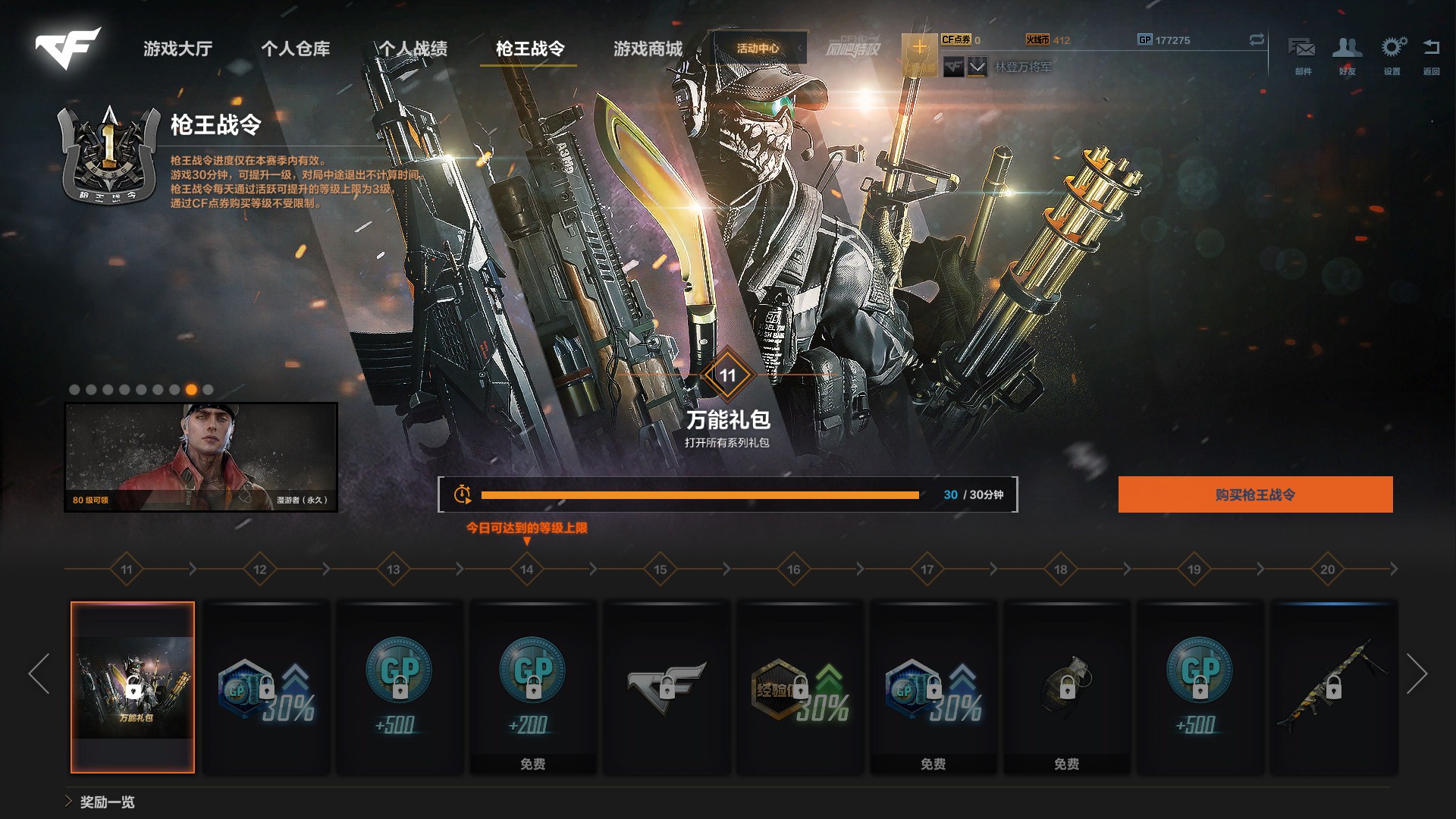This screenshot has height=819, width=1456.
Task: Select the locked grenade reward tile
Action: pyautogui.click(x=1066, y=687)
